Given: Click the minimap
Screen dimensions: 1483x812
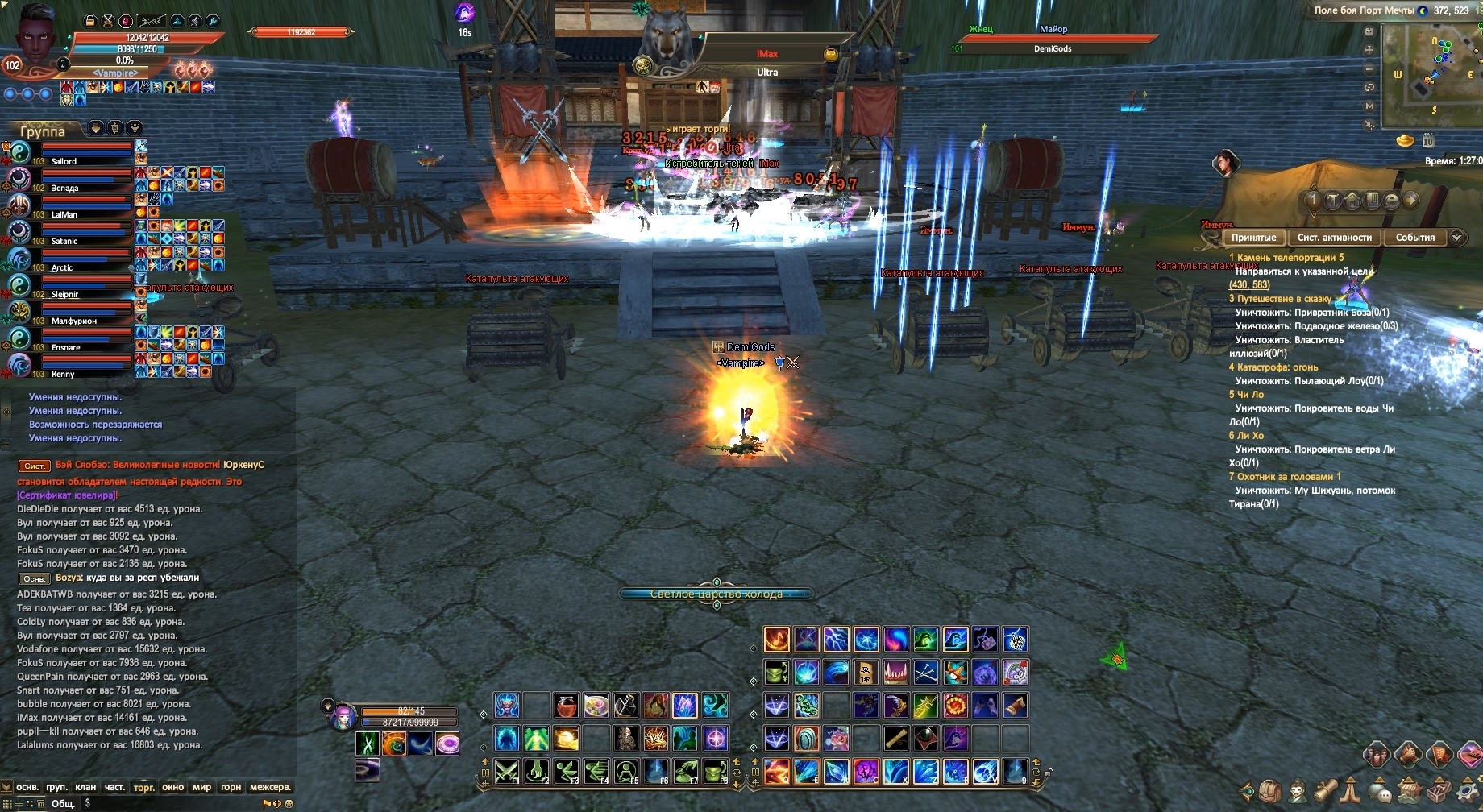Looking at the screenshot, I should click(1431, 72).
